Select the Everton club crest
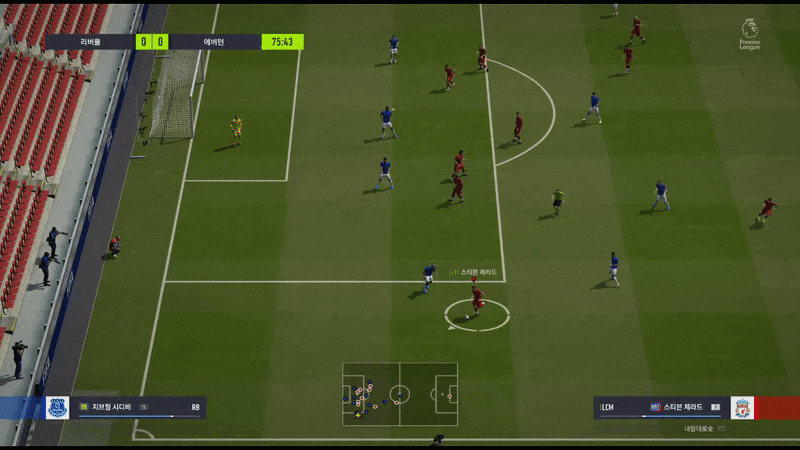This screenshot has height=450, width=800. tap(57, 407)
